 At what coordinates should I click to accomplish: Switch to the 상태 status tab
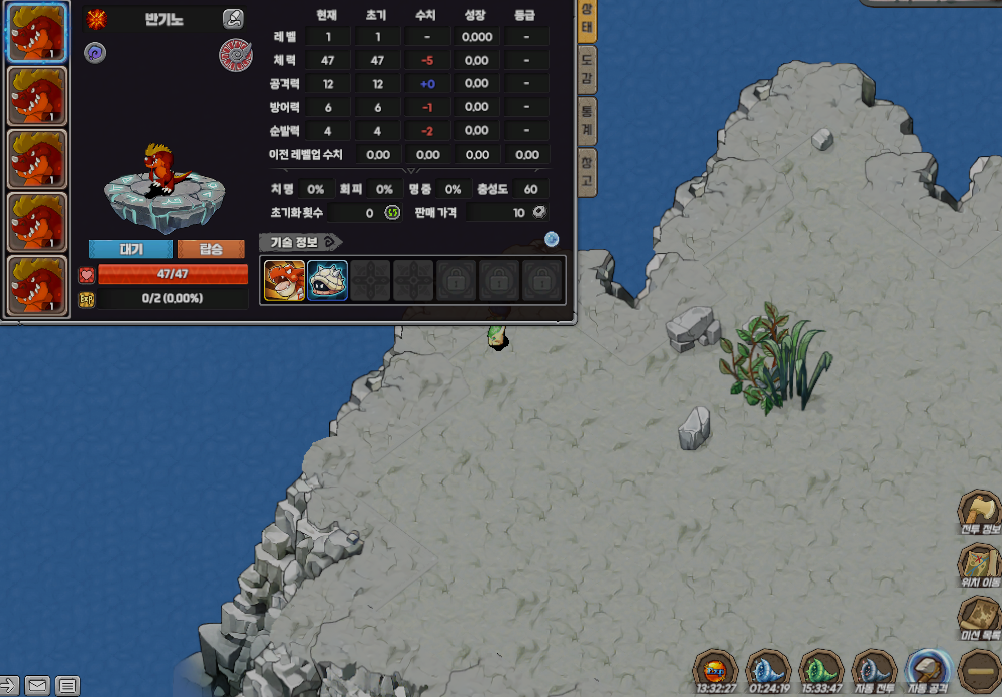coord(588,20)
